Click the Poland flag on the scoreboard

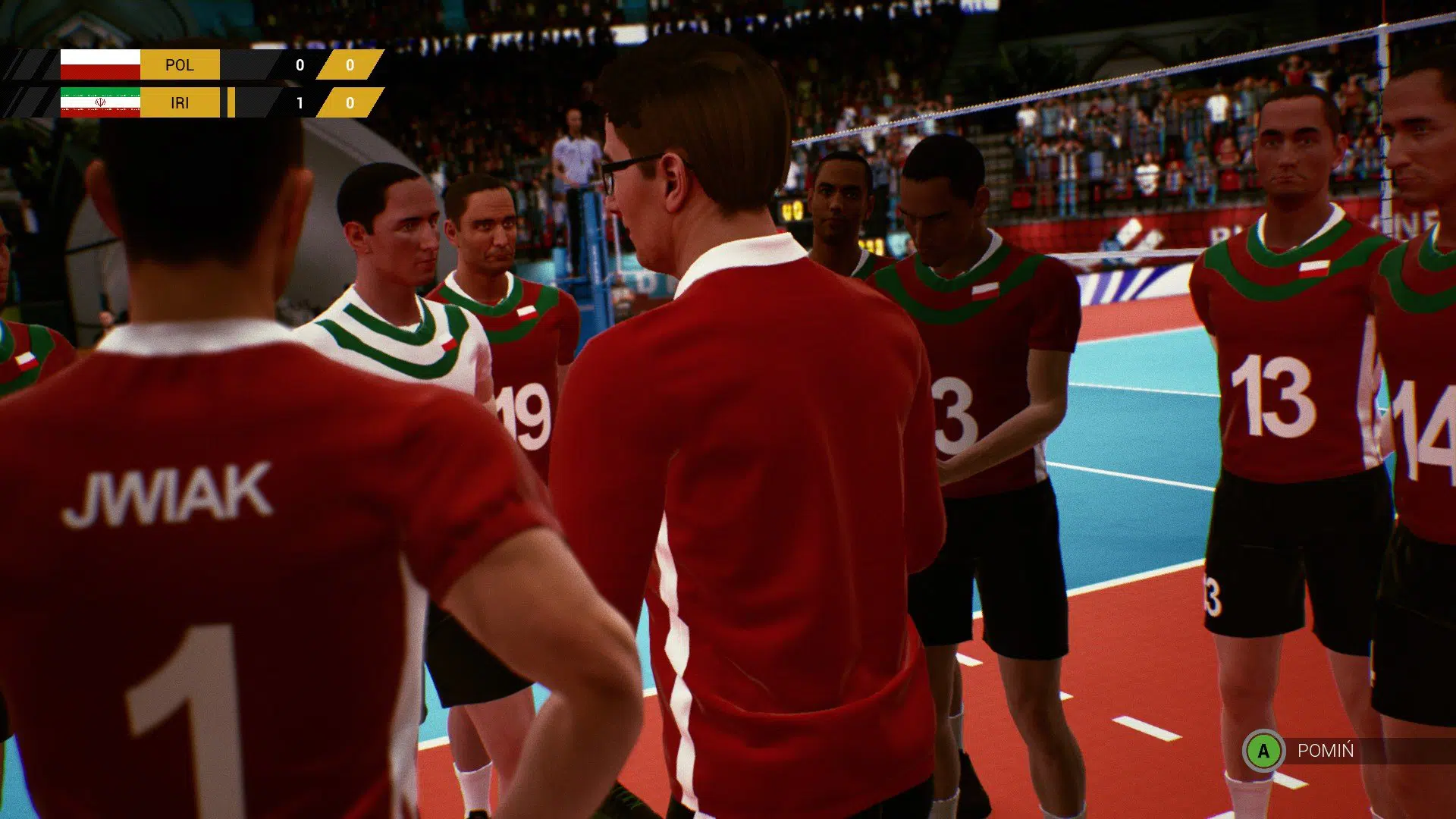tap(99, 64)
